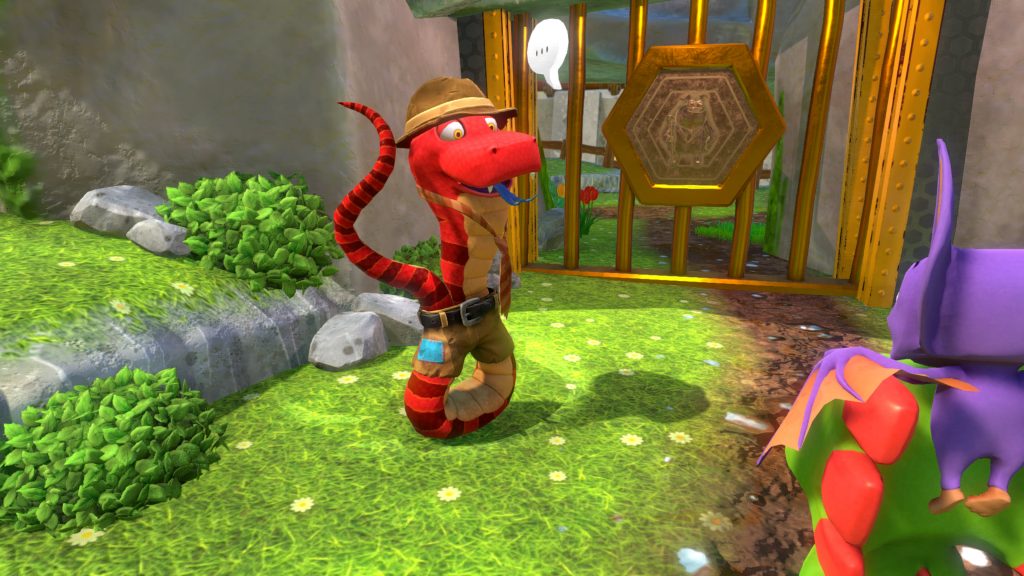Image resolution: width=1024 pixels, height=576 pixels.
Task: Click the white speech bubble talk icon
Action: (547, 50)
